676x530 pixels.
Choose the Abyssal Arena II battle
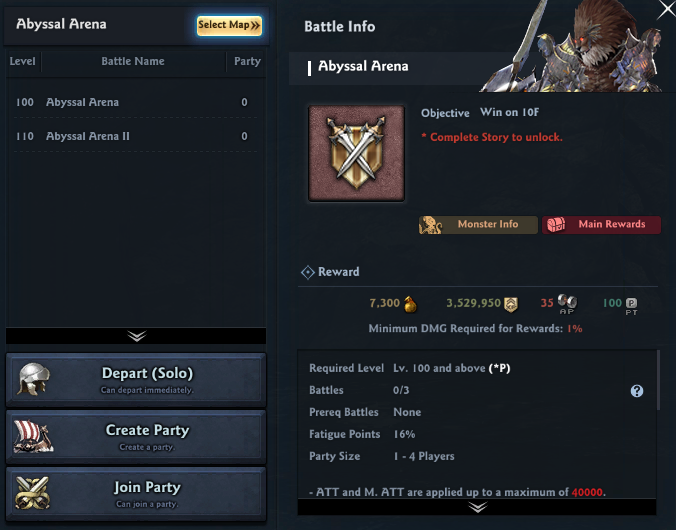pos(135,136)
